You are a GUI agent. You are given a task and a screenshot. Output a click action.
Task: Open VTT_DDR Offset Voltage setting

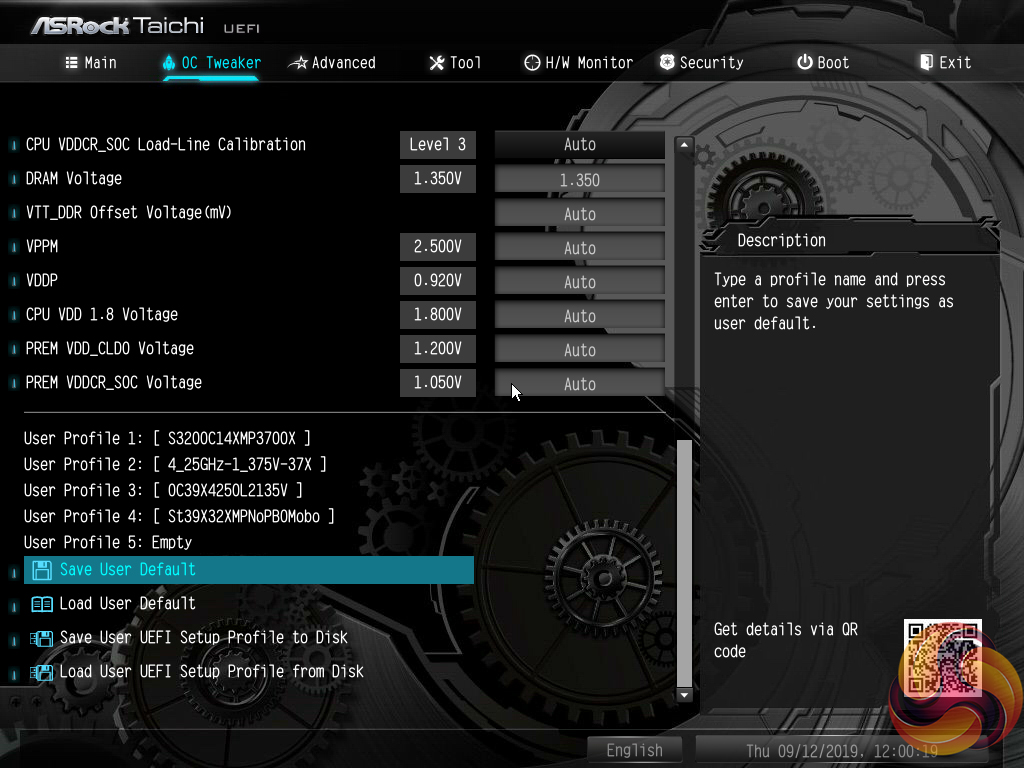pos(580,214)
